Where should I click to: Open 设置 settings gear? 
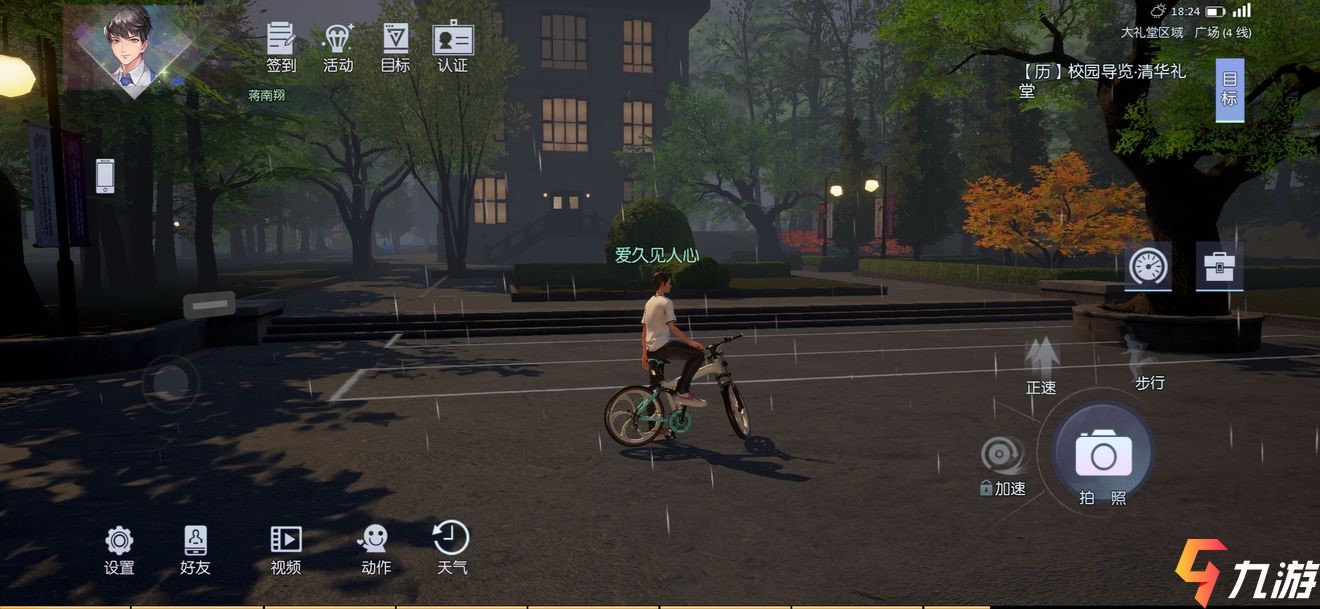click(x=119, y=549)
